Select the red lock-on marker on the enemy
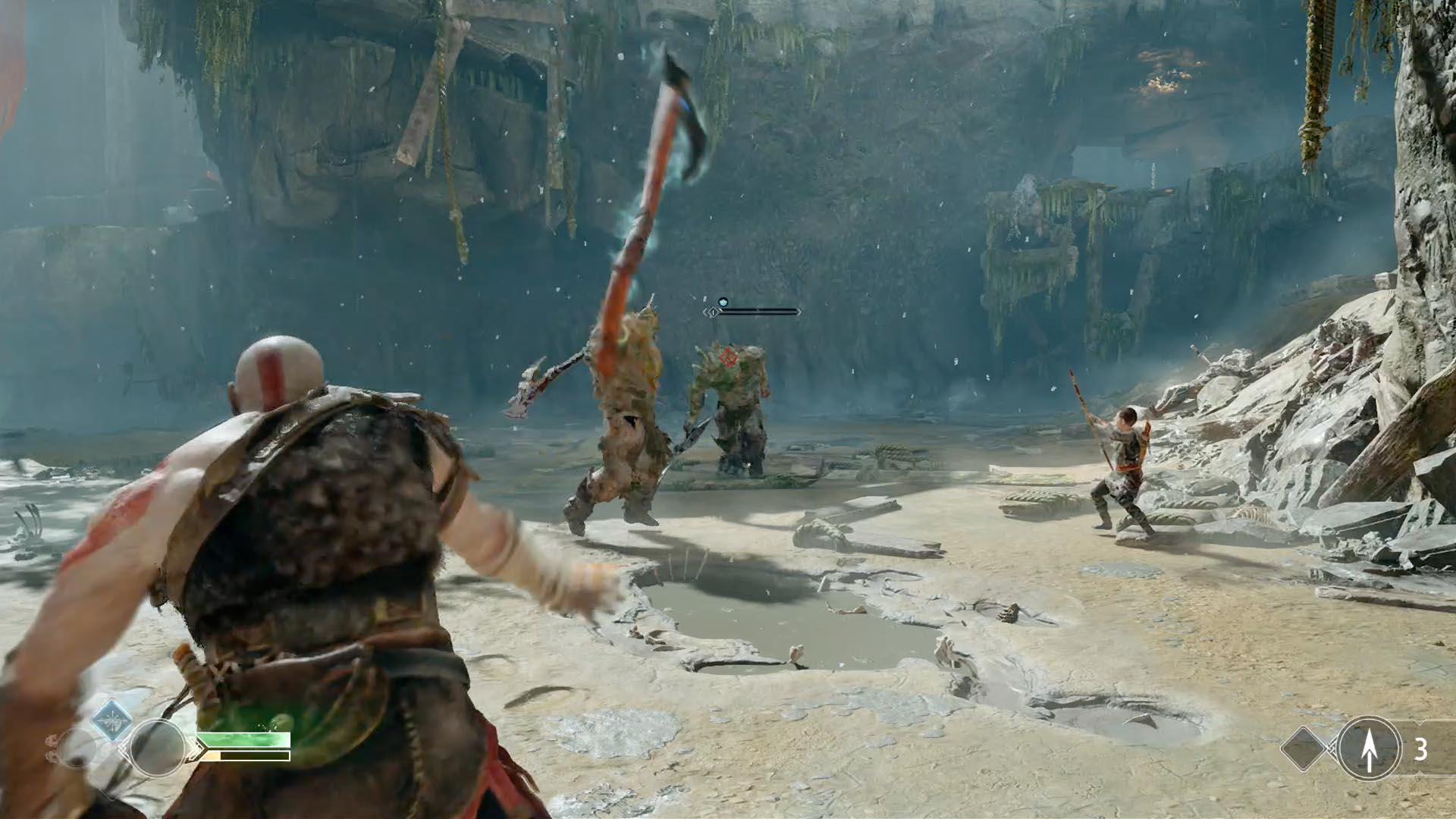The image size is (1456, 819). click(729, 357)
